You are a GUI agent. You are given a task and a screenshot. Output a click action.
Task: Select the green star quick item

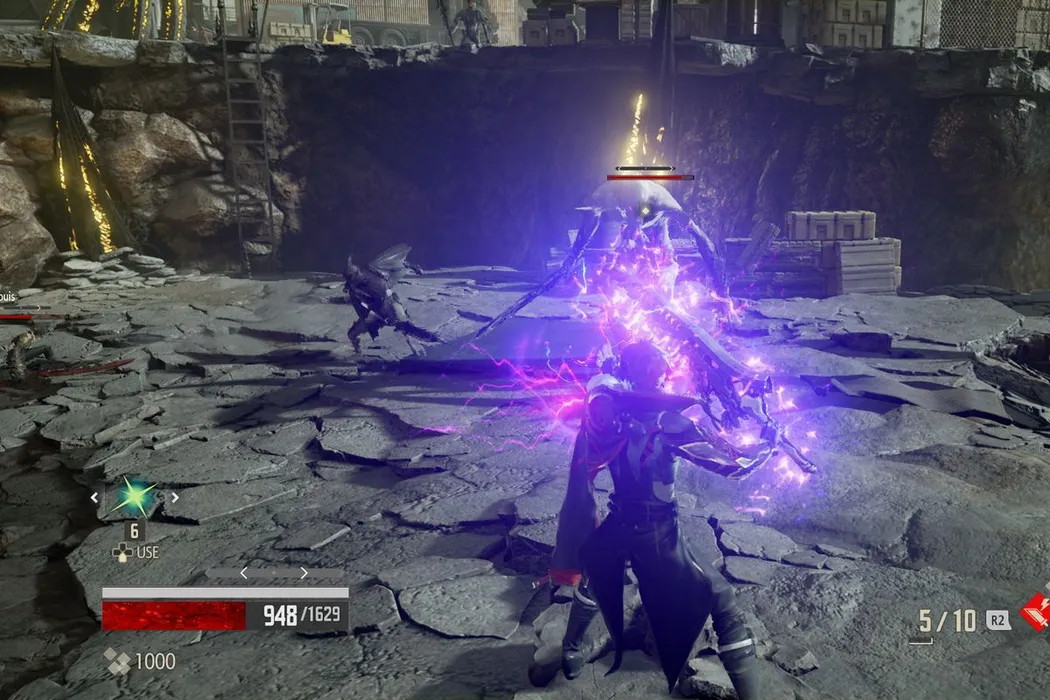point(134,497)
